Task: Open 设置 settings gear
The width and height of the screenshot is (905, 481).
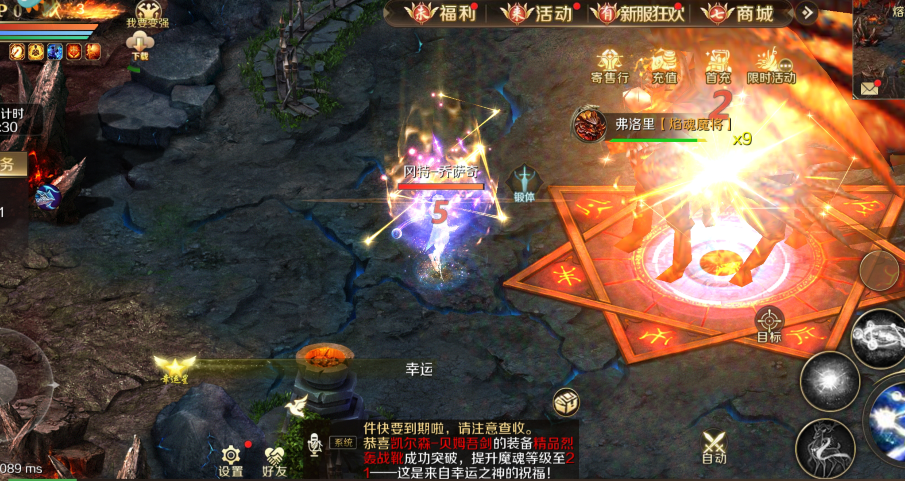Action: (231, 460)
